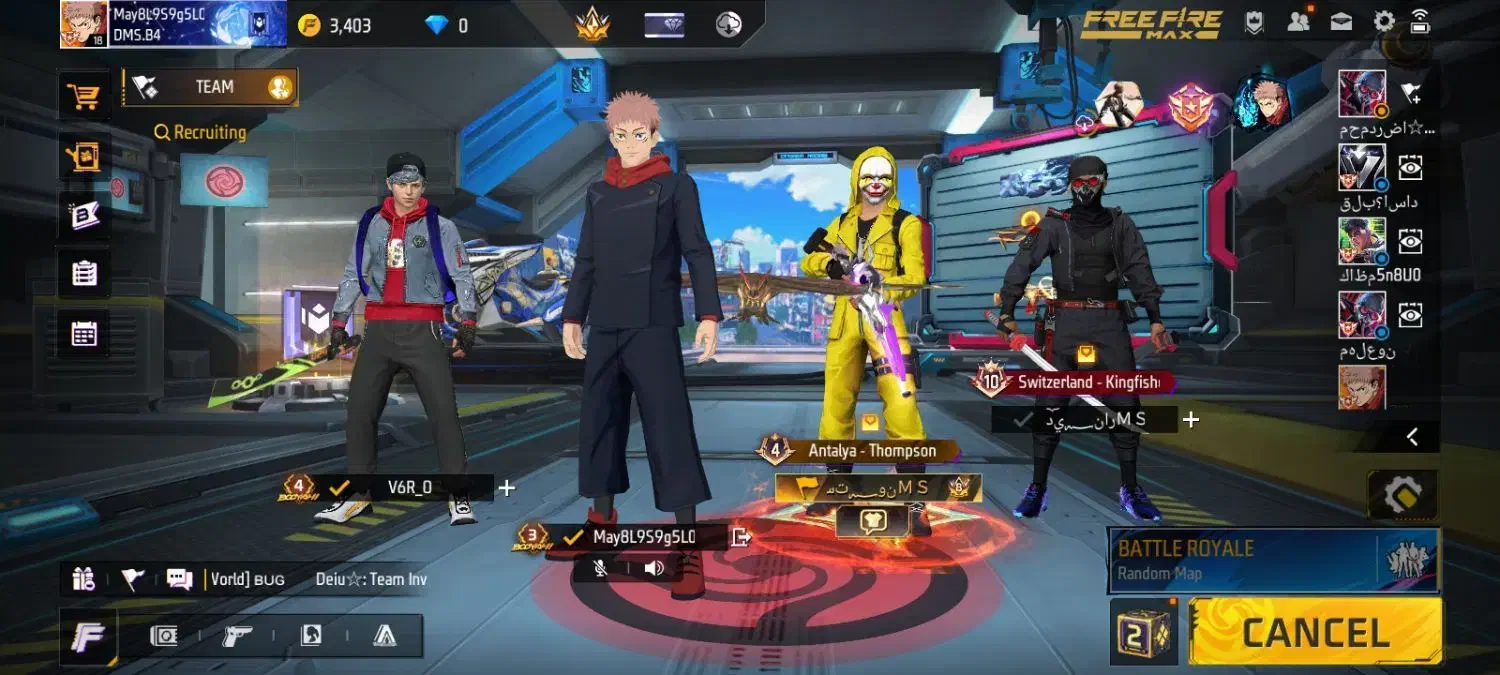
Task: Open the calendar events icon
Action: point(84,334)
